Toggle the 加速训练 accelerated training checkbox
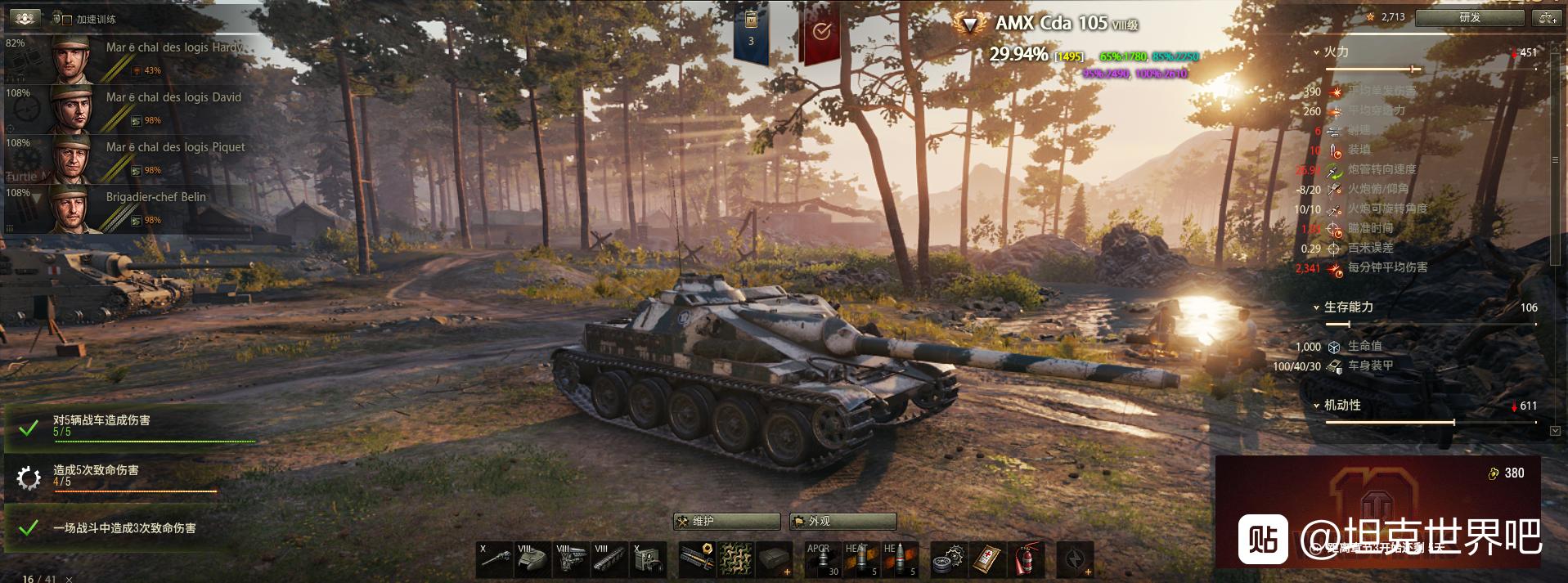The image size is (1568, 583). 67,20
